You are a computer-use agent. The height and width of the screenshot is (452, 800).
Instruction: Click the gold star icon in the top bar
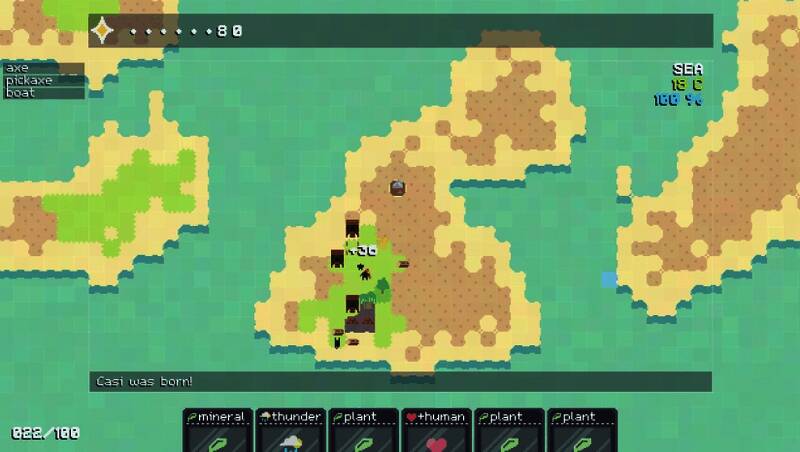click(104, 31)
